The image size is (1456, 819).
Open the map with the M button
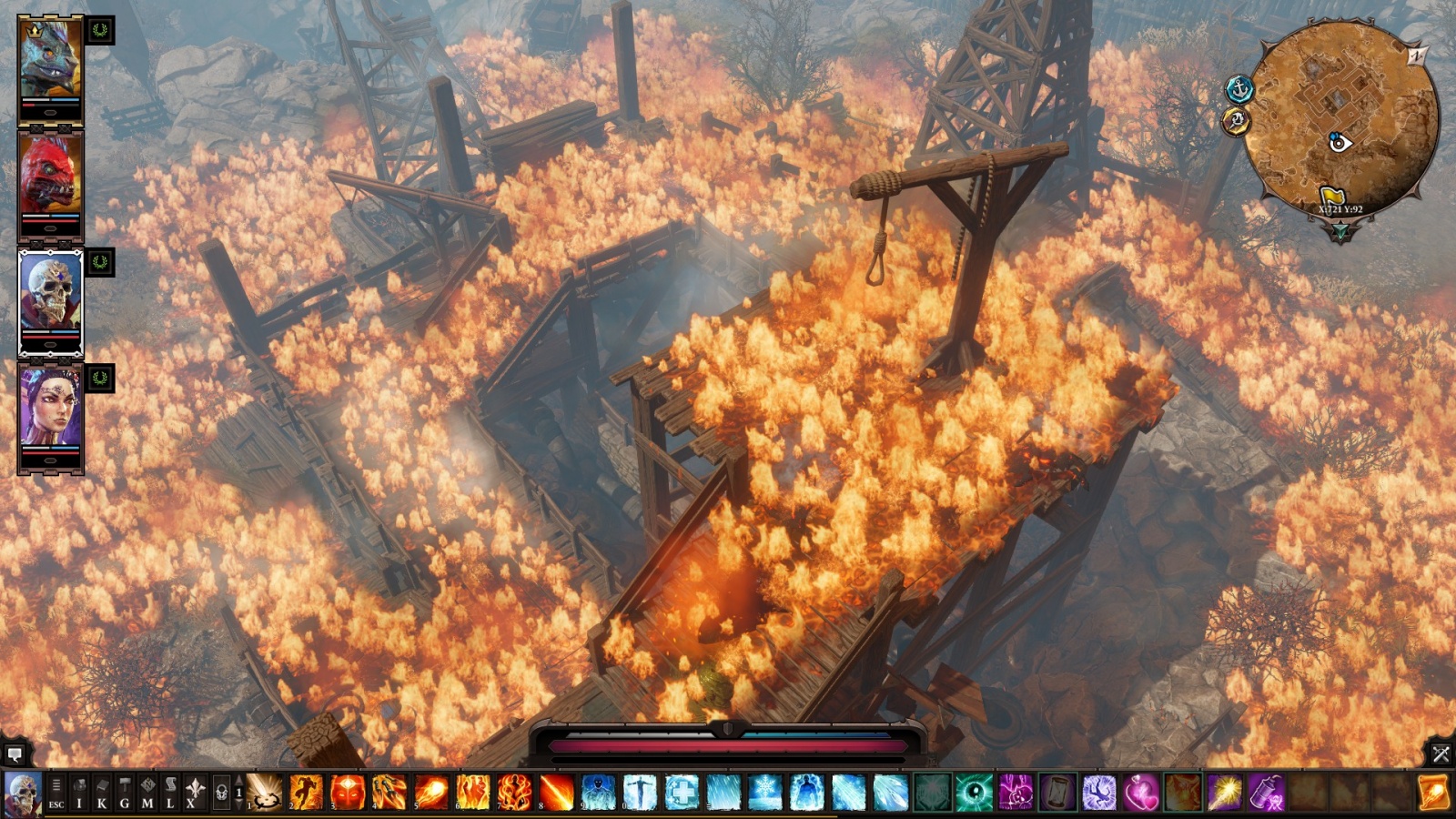(147, 793)
